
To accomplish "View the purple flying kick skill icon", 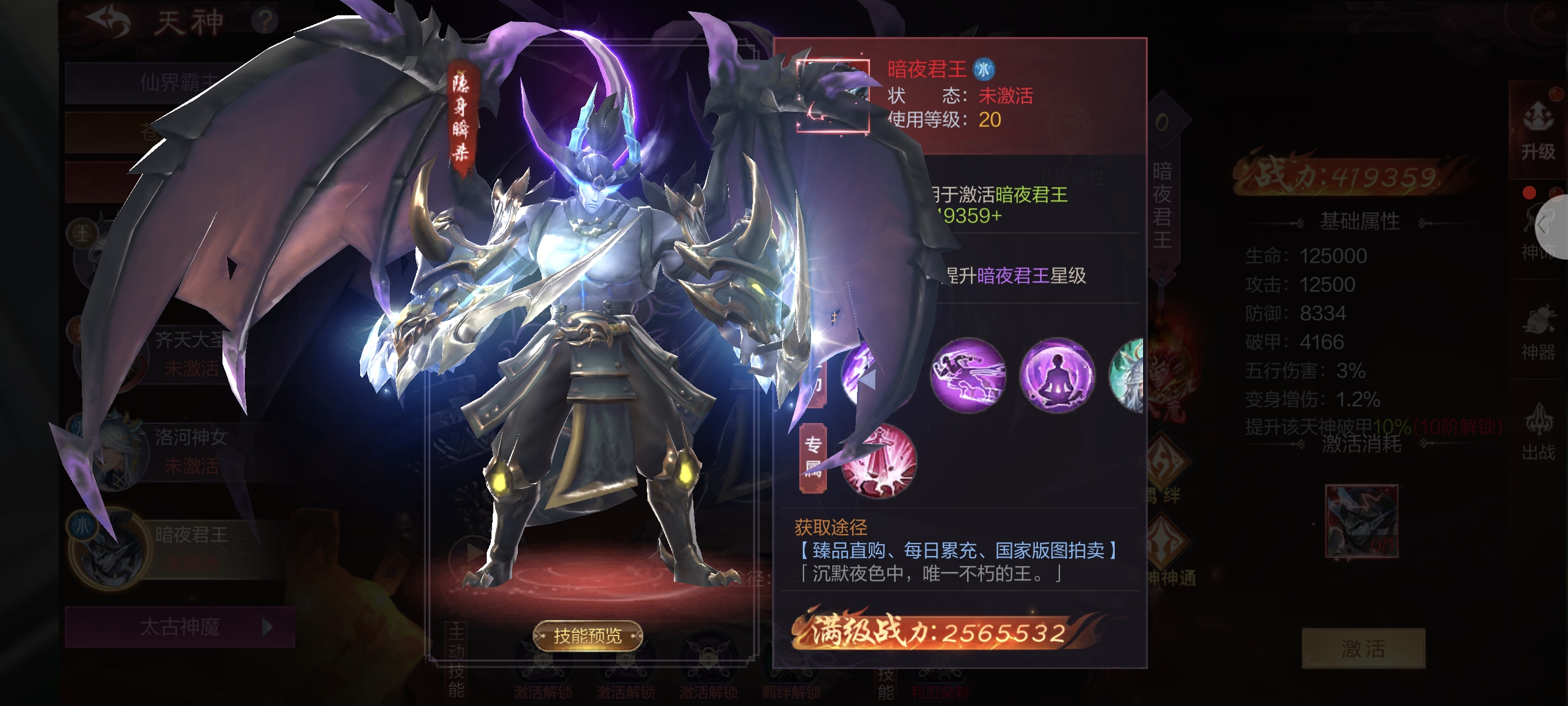I will tap(968, 374).
